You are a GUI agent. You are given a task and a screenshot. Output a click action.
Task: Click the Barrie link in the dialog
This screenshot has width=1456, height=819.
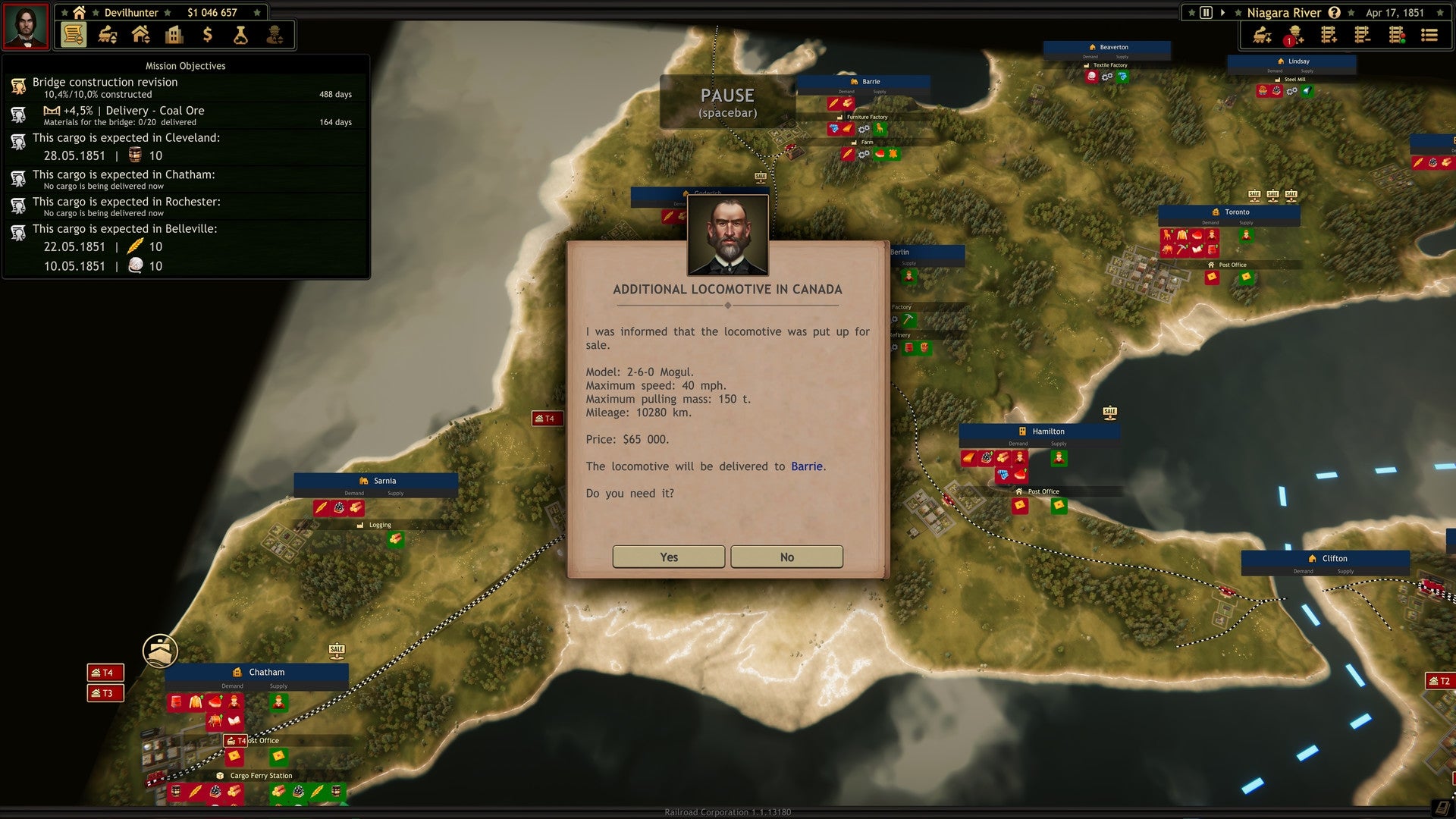806,466
